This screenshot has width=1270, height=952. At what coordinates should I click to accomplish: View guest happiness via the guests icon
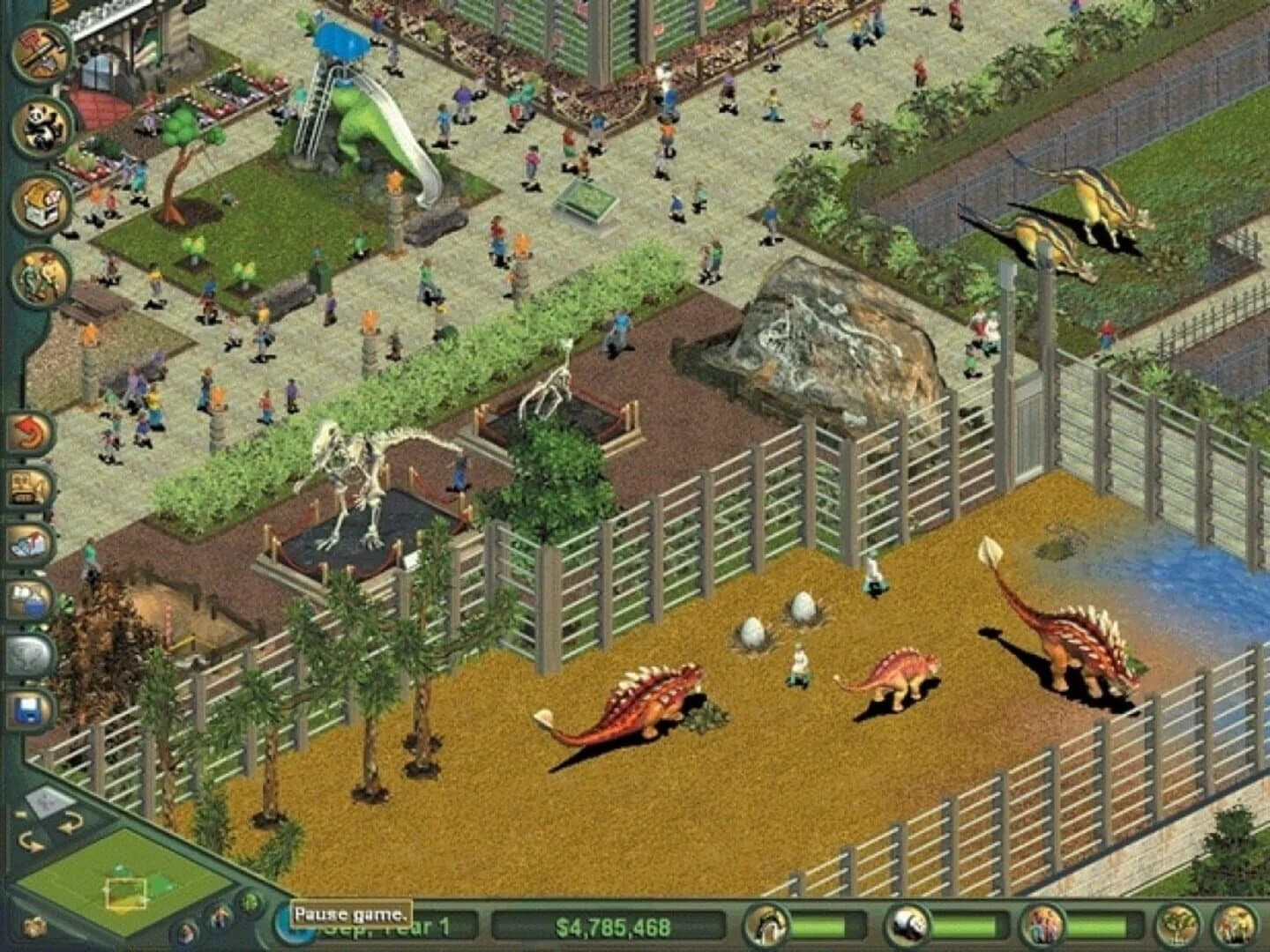1044,926
